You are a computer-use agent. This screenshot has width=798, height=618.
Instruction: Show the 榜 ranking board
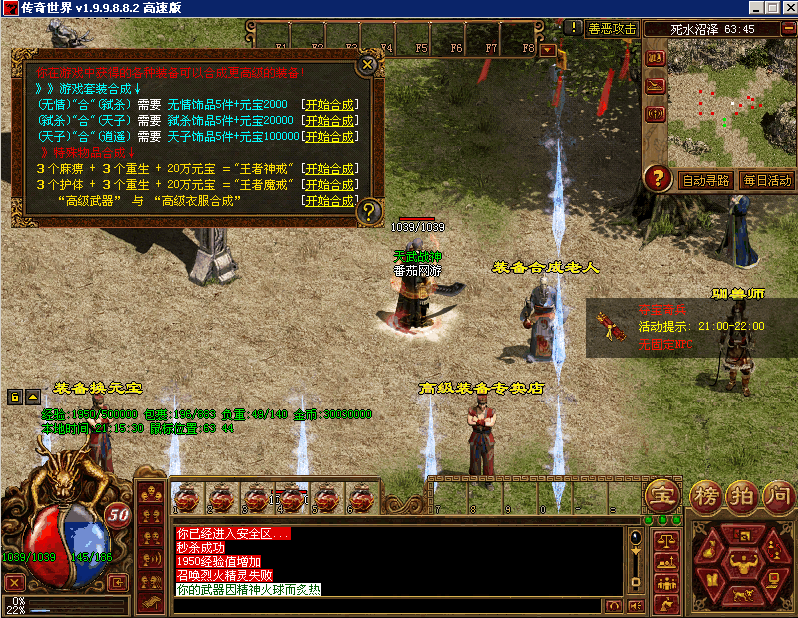(706, 494)
